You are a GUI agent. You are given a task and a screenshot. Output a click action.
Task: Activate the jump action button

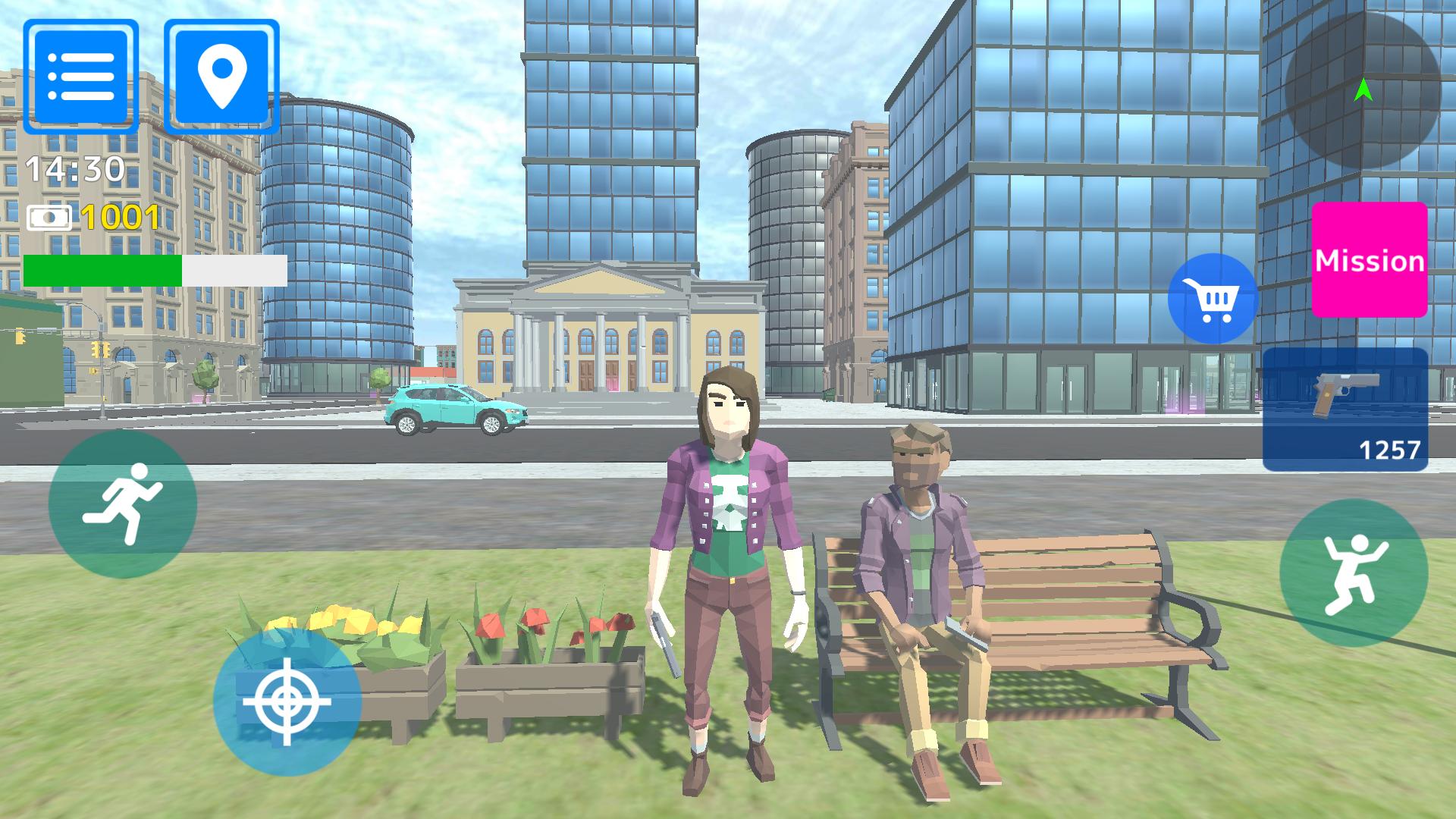coord(1354,573)
